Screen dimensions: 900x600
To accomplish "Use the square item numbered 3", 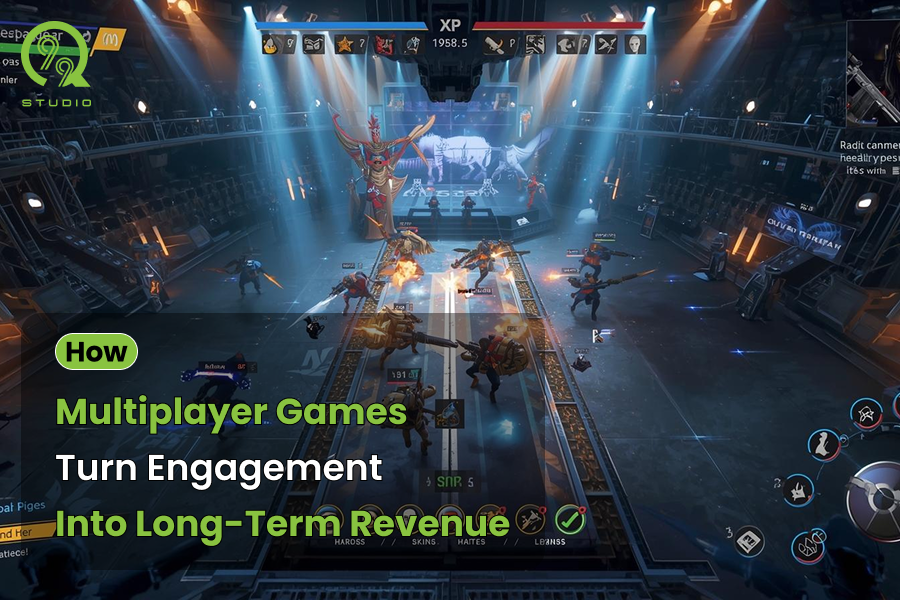I will tap(748, 541).
